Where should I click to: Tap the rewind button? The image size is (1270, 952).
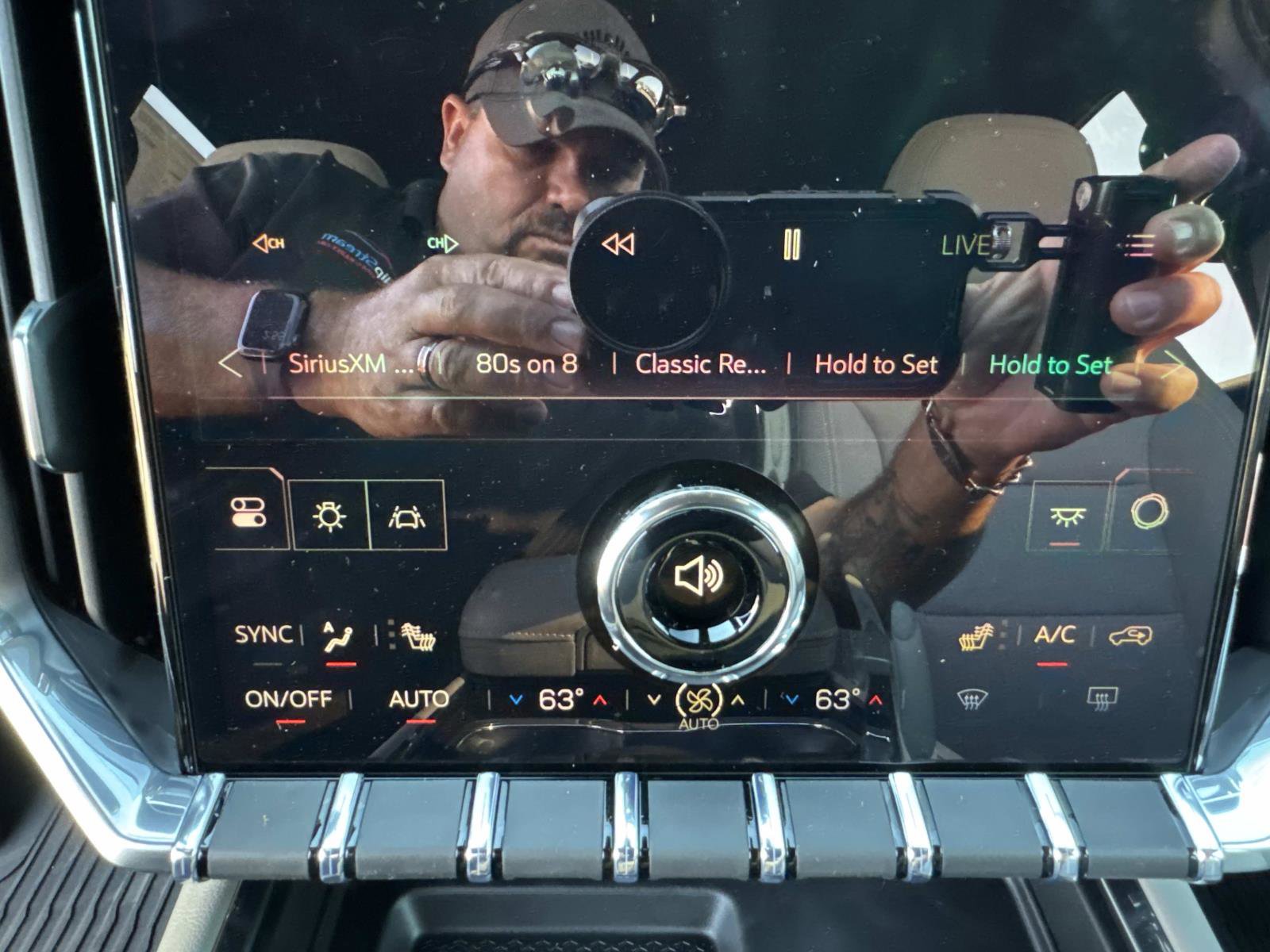click(618, 244)
